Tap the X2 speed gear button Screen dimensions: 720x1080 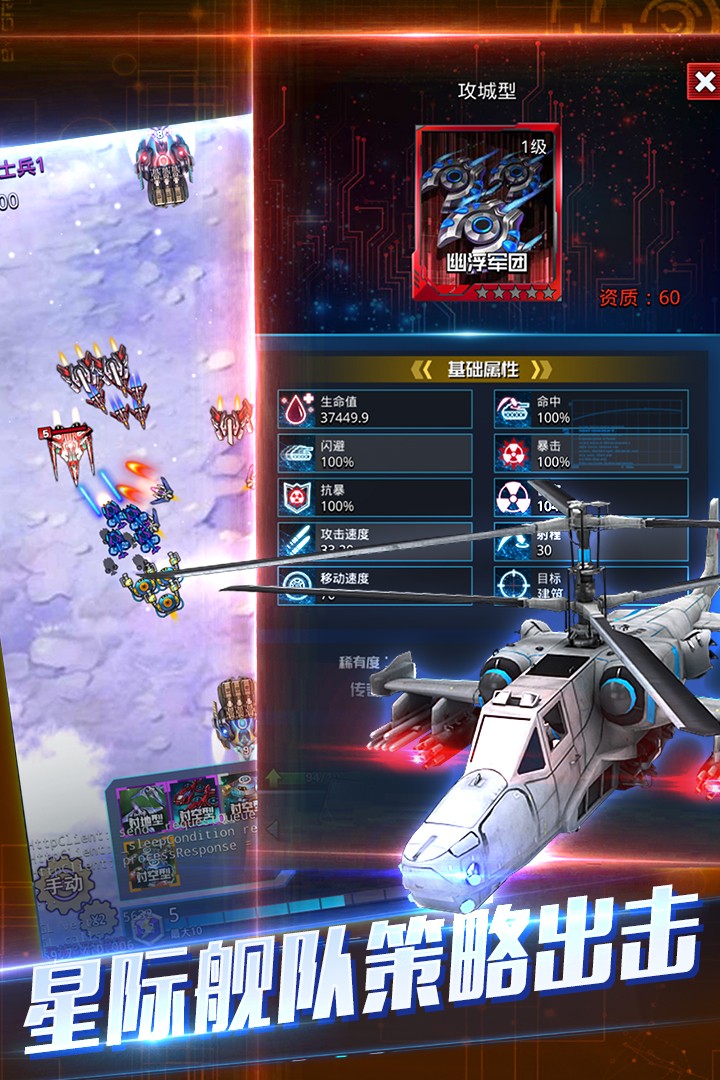[x=97, y=917]
